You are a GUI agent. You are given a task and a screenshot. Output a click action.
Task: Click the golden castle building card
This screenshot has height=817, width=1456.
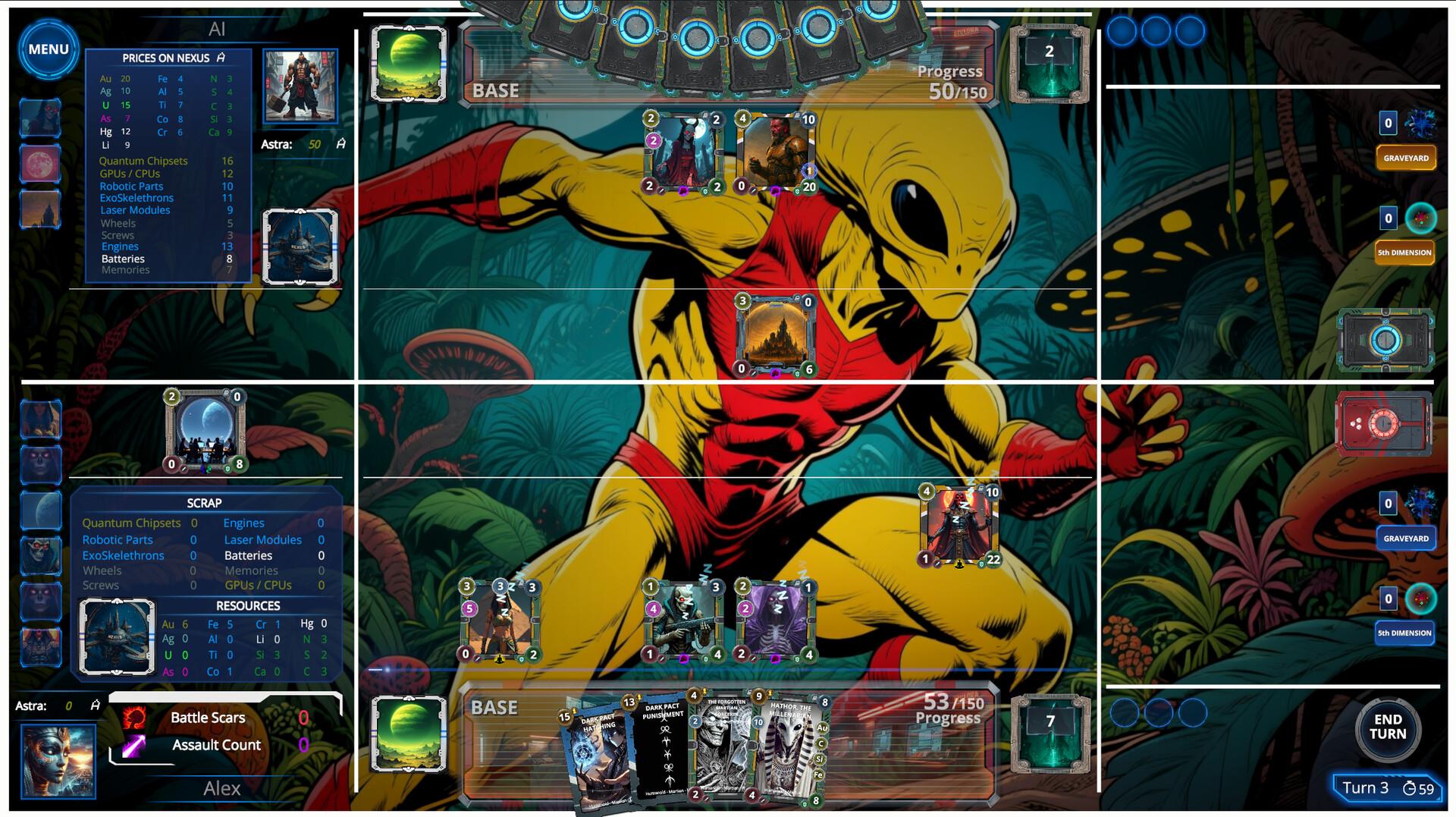[775, 335]
